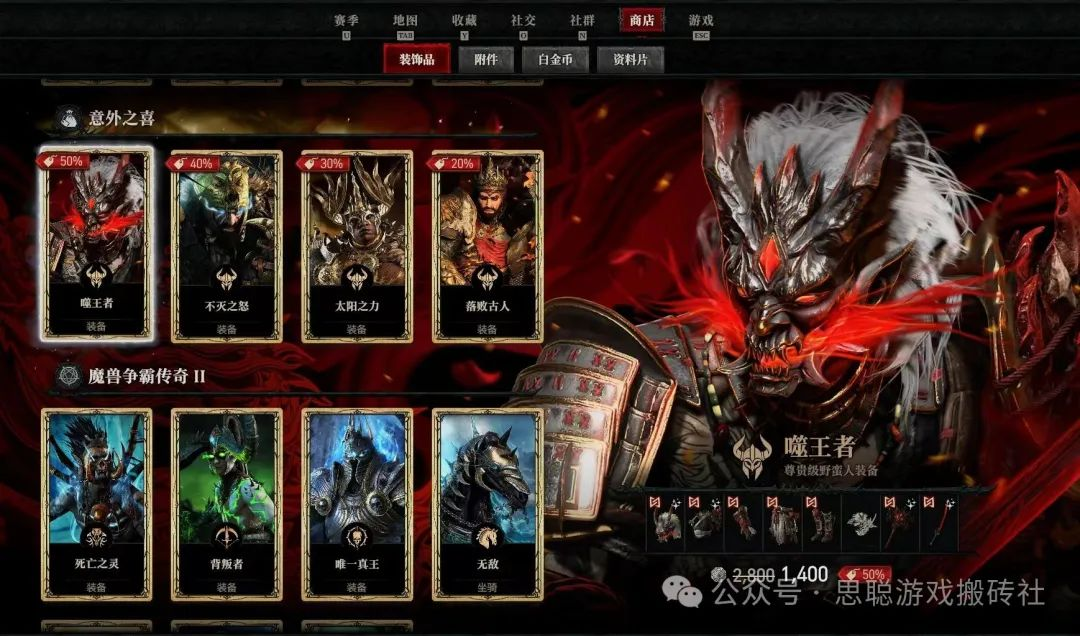Open the 社群 community tab
The width and height of the screenshot is (1080, 636).
tap(582, 20)
